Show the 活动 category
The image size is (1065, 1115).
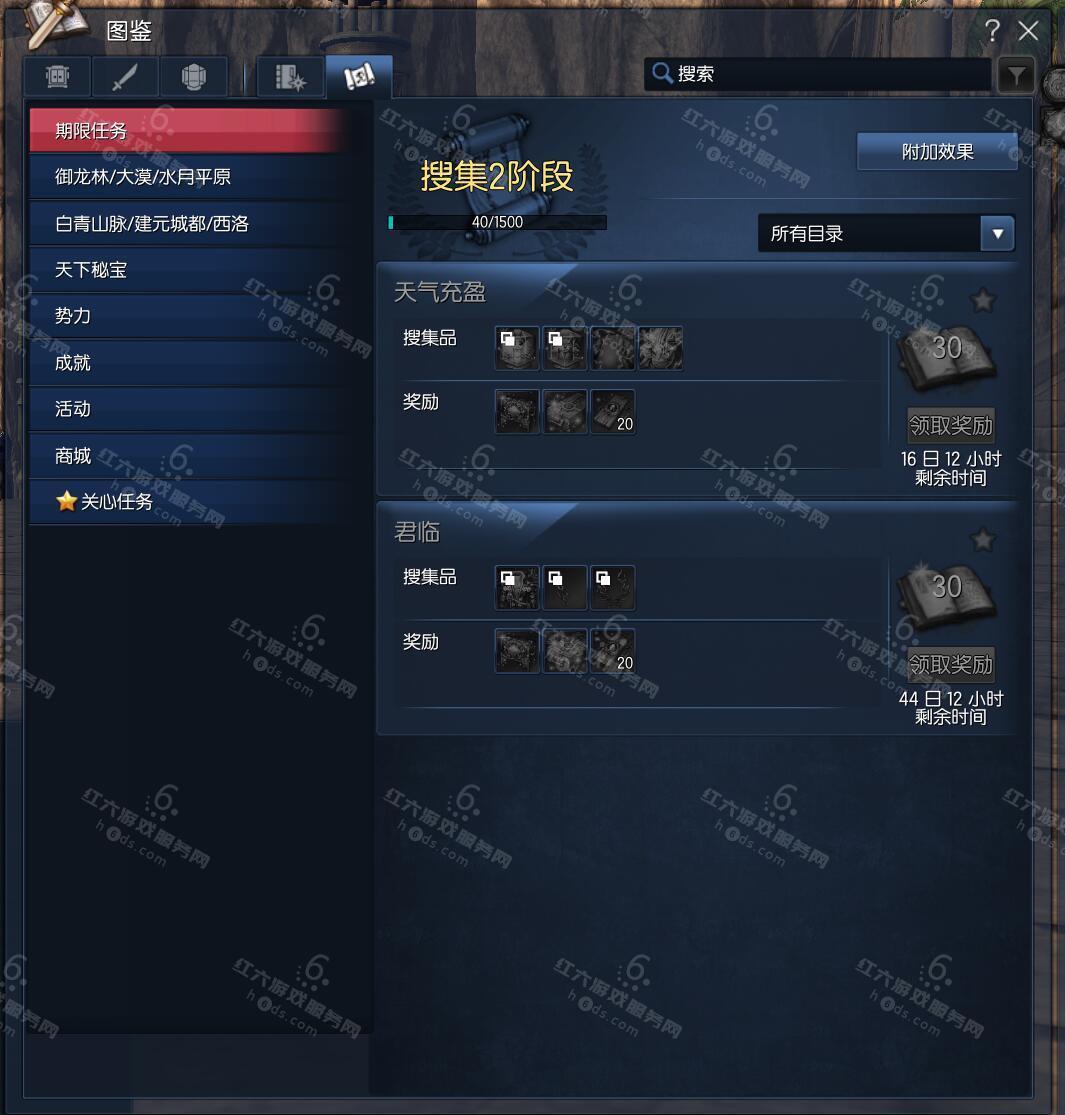pos(190,409)
